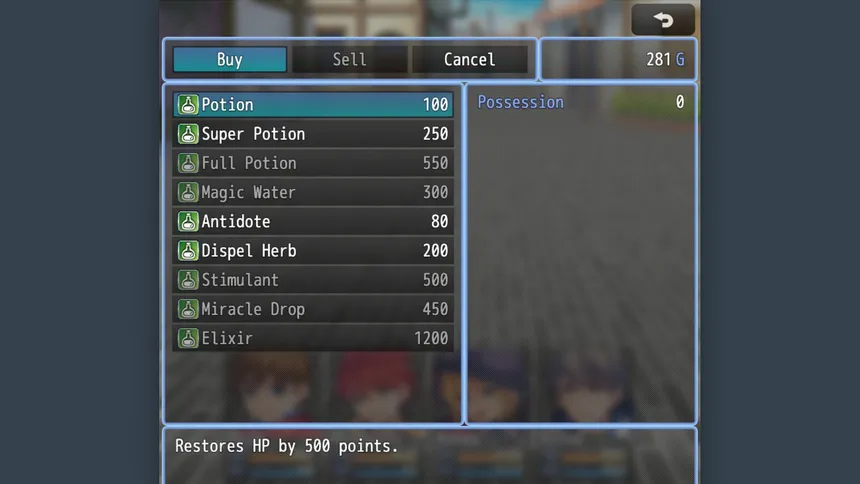This screenshot has width=860, height=484.
Task: Choose Magic Water from the list
Action: click(313, 192)
